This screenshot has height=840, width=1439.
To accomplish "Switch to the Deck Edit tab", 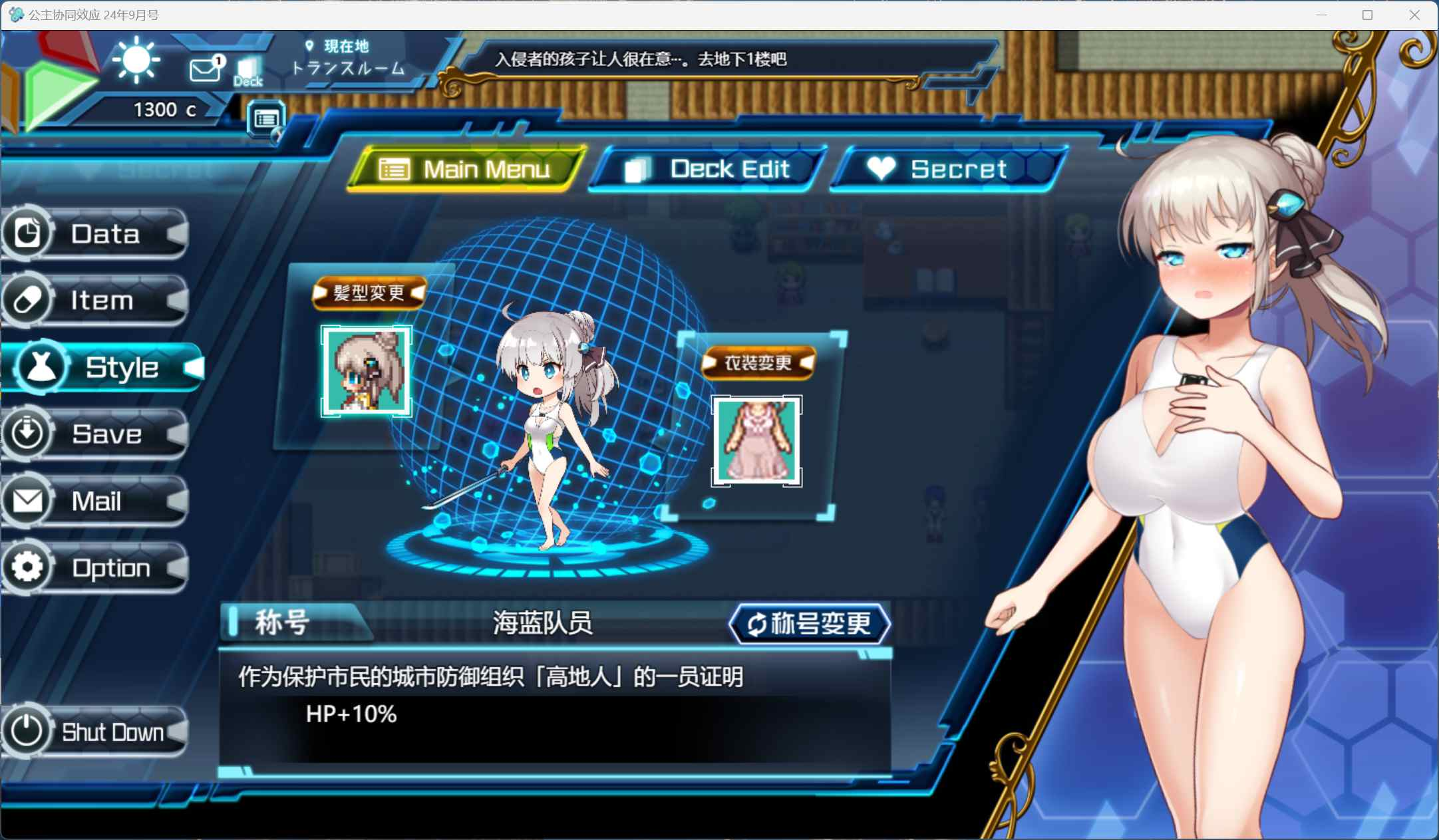I will click(707, 169).
